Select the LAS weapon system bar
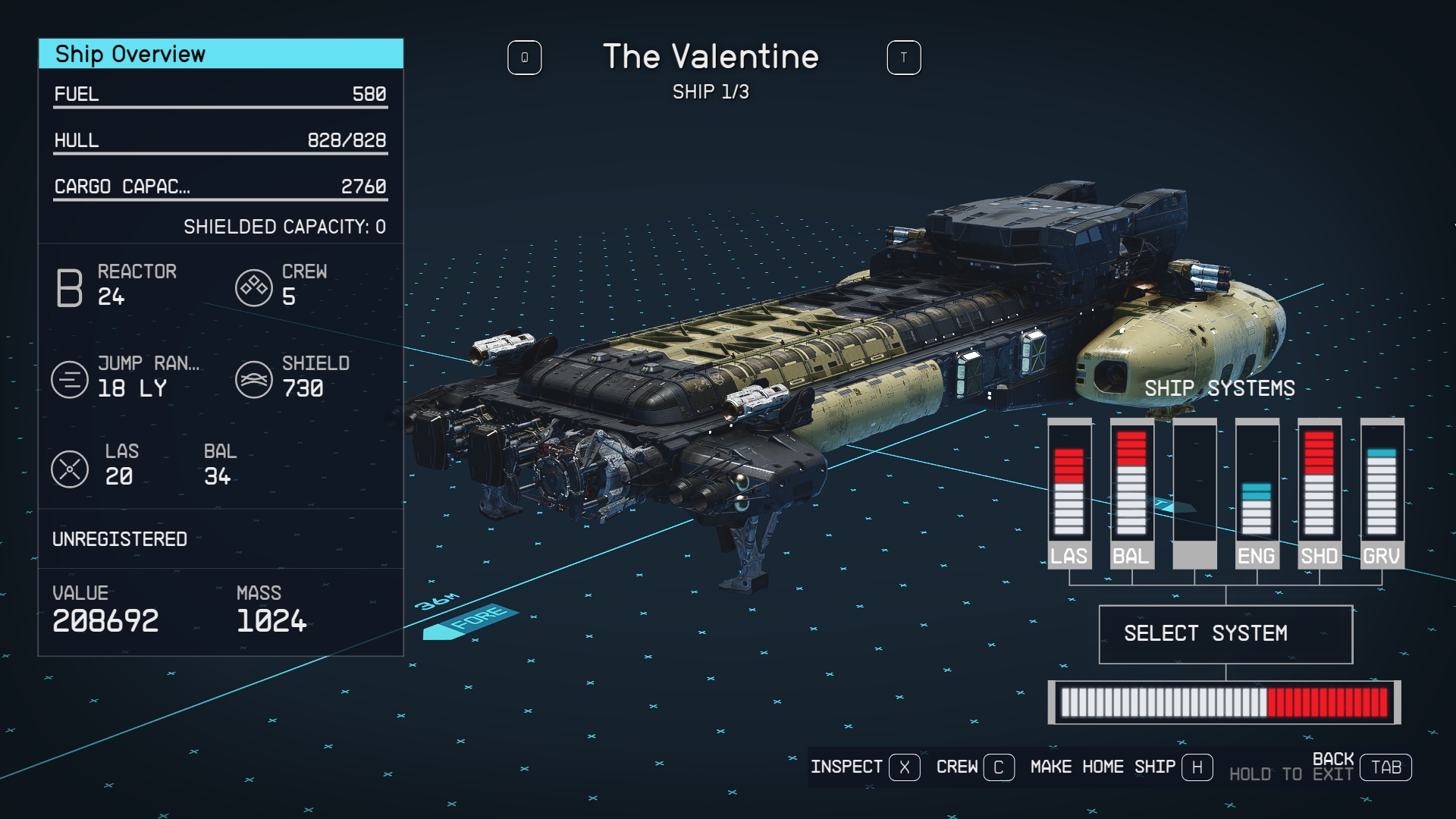 1069,493
